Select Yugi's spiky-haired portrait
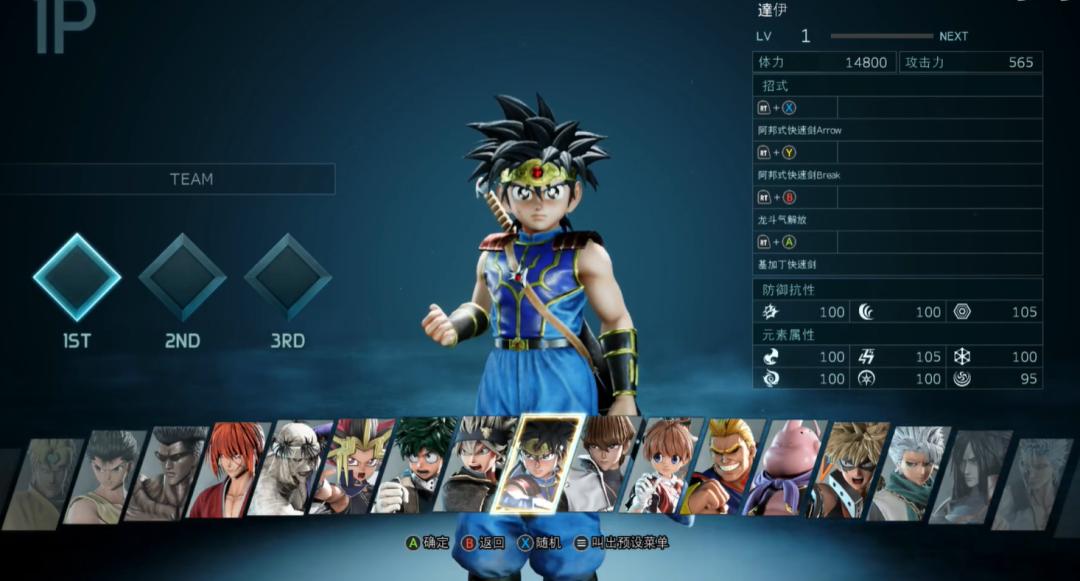Screen dimensions: 1080x581 [349, 468]
